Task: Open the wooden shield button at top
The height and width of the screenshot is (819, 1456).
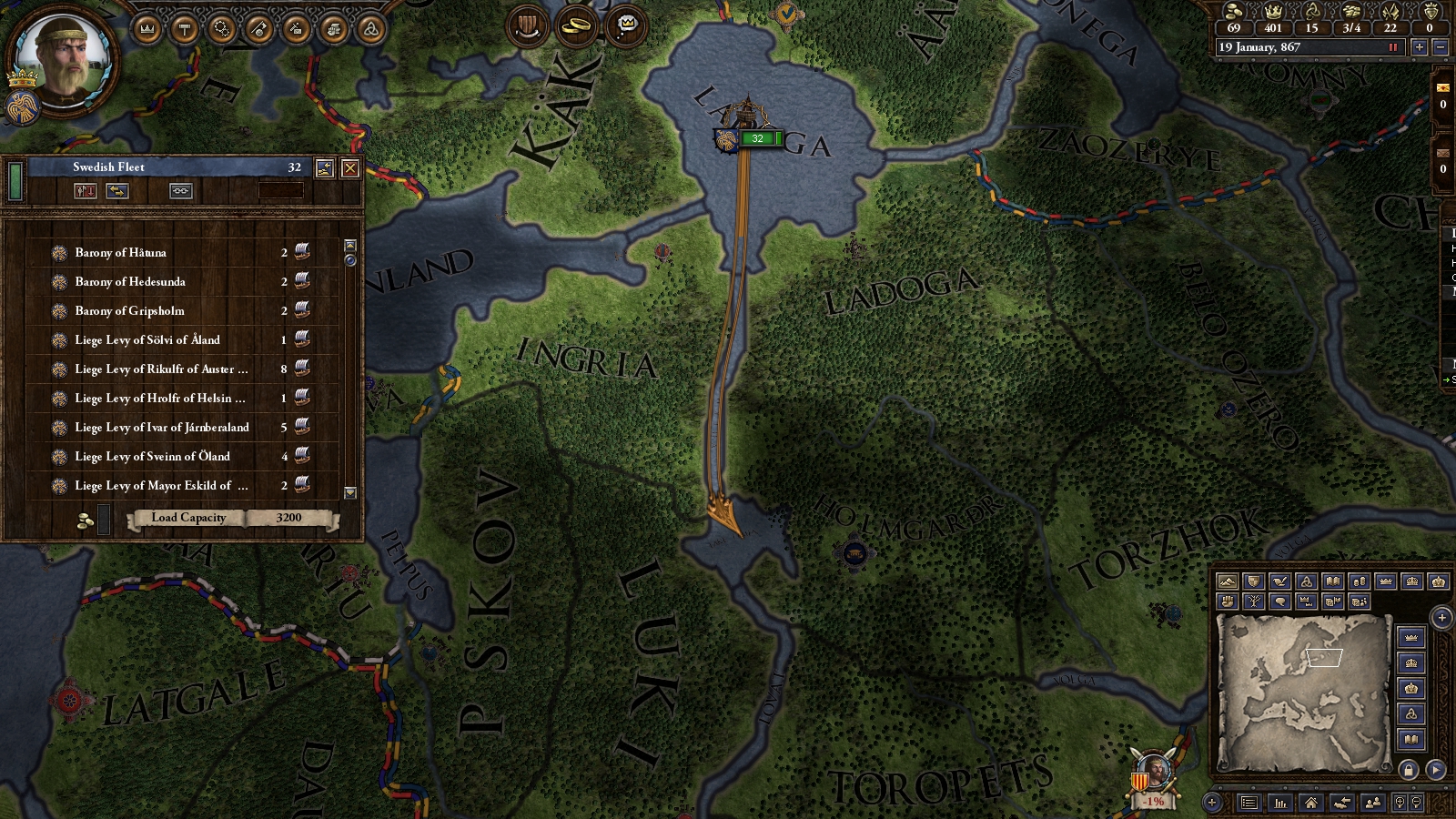Action: [527, 25]
